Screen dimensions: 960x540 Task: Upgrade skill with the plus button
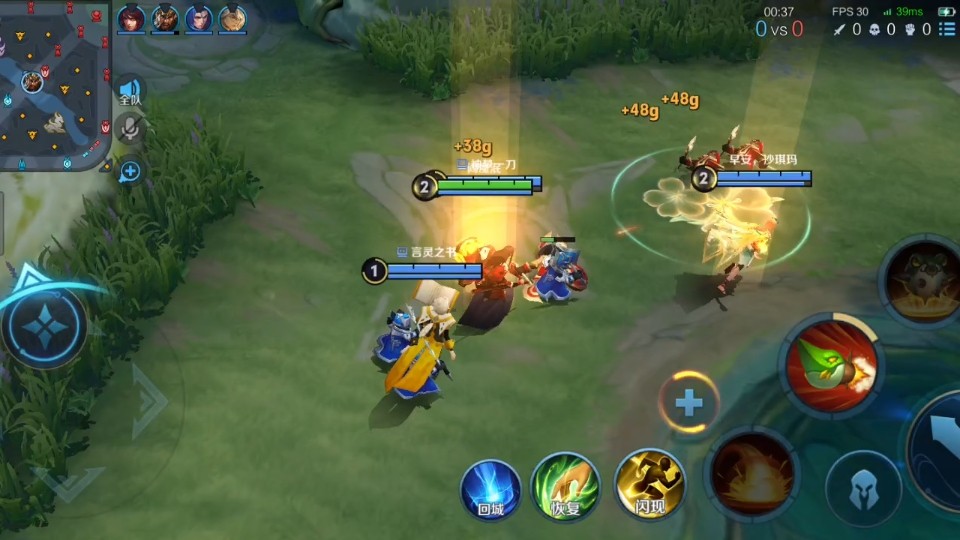pos(689,402)
